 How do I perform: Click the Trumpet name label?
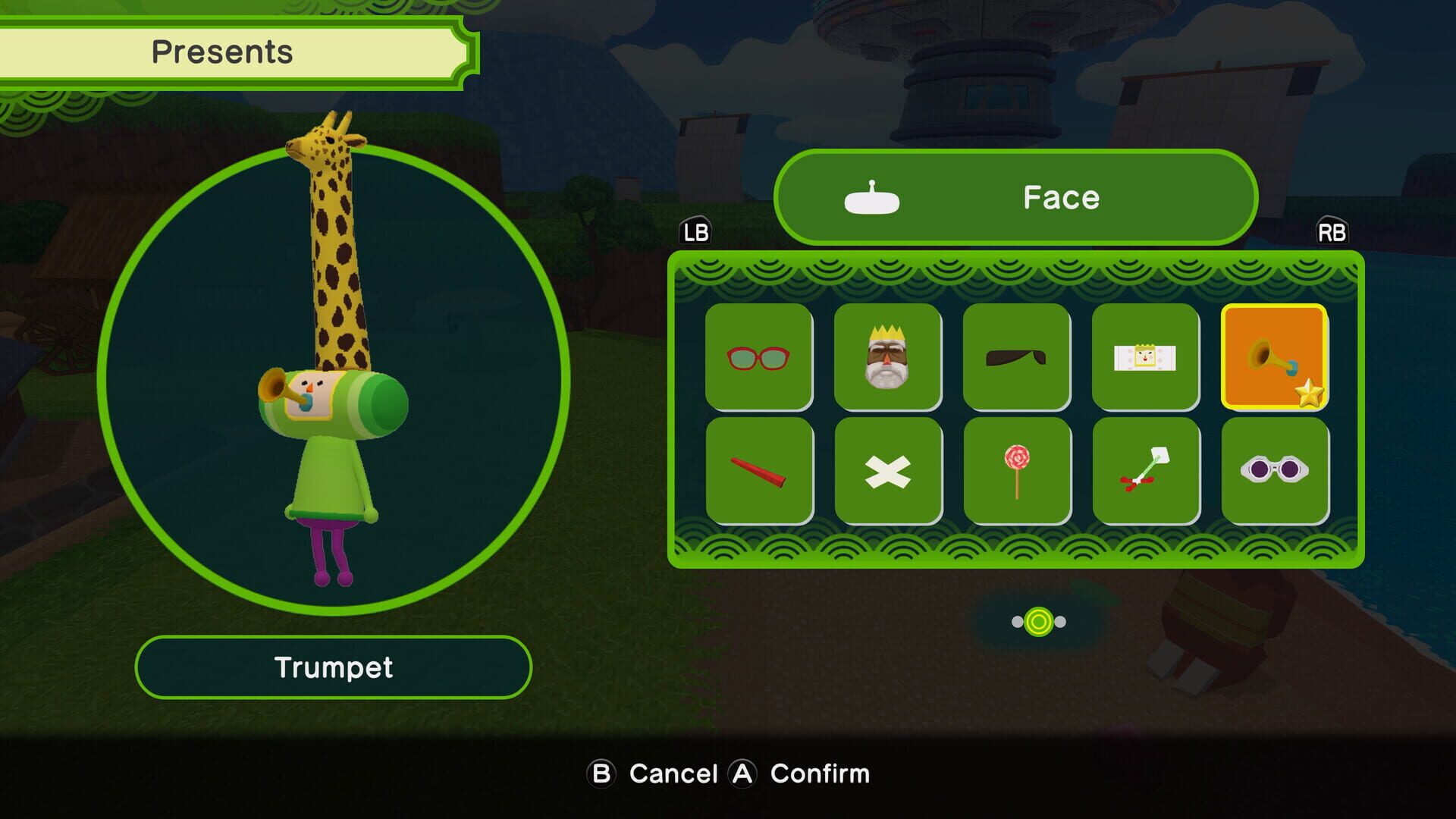[334, 667]
